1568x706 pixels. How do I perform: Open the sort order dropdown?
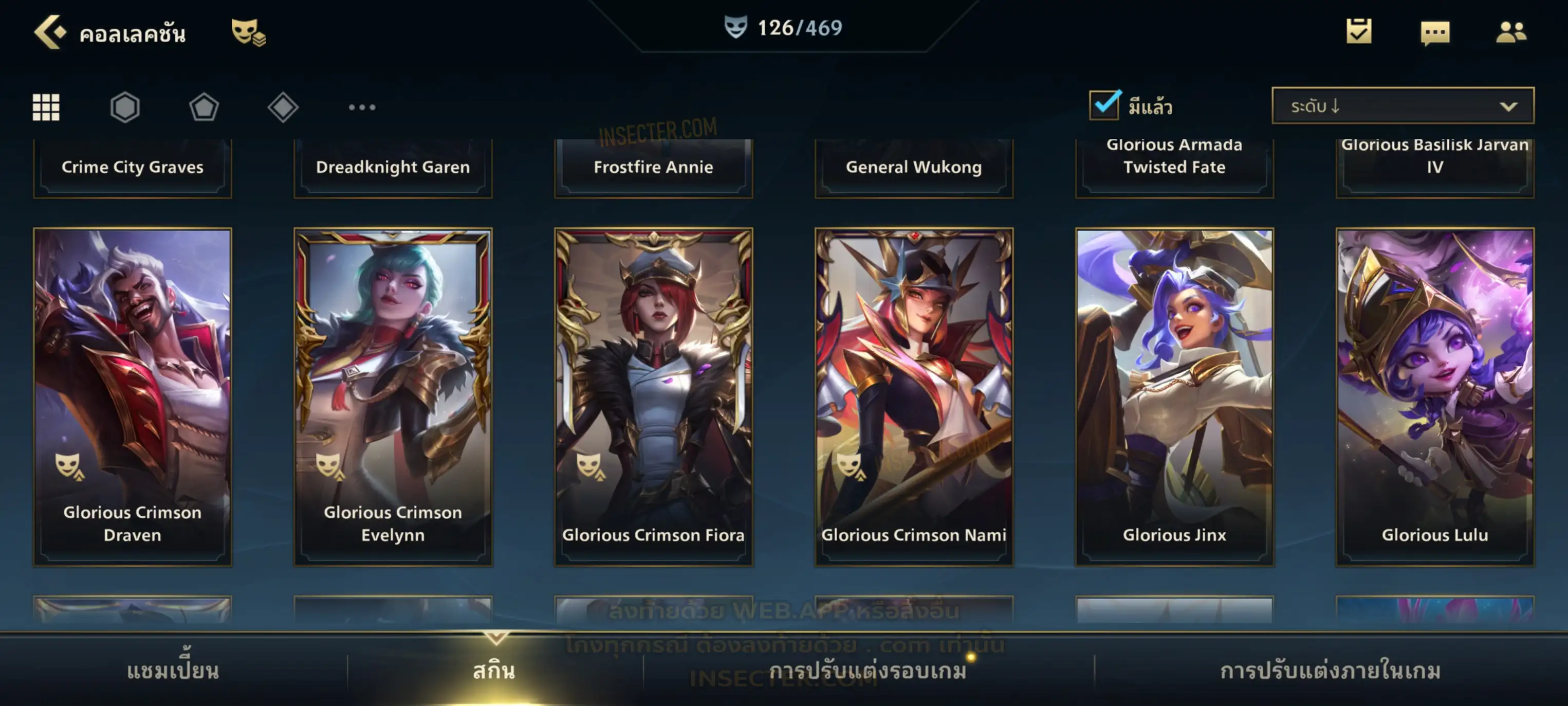click(1403, 106)
